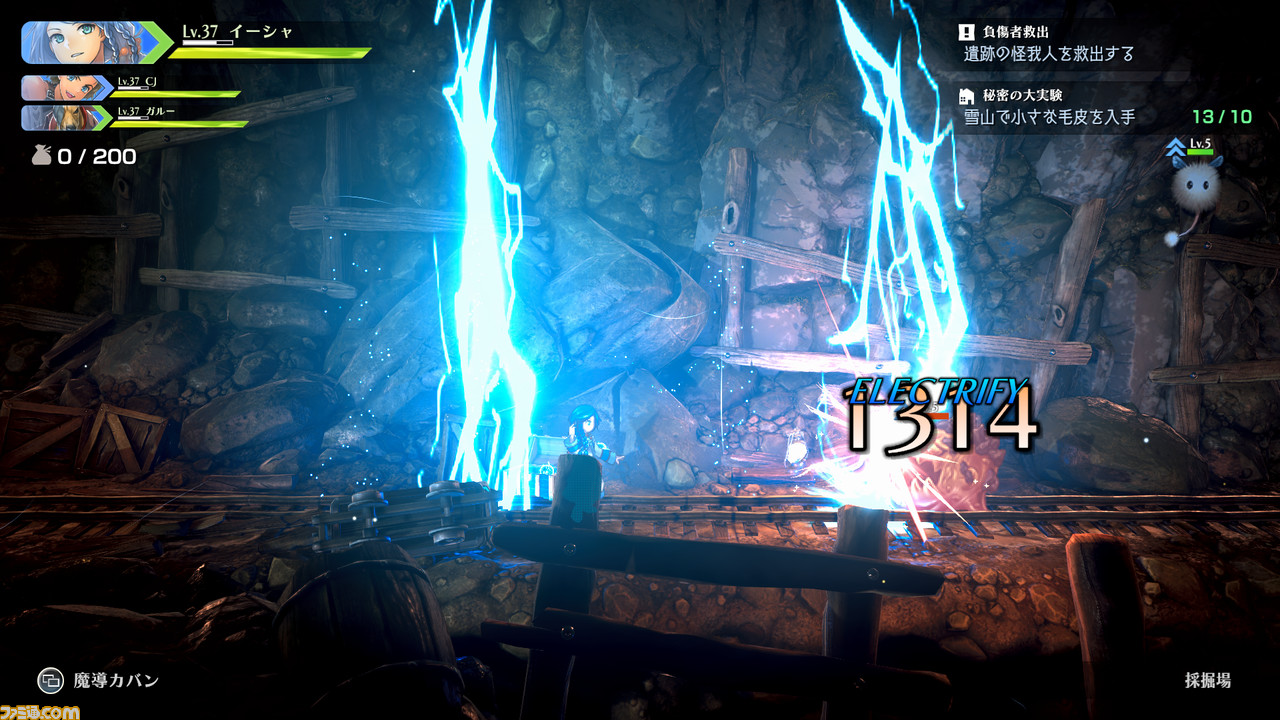Select Garoo's party portrait
1280x720 pixels.
click(64, 118)
